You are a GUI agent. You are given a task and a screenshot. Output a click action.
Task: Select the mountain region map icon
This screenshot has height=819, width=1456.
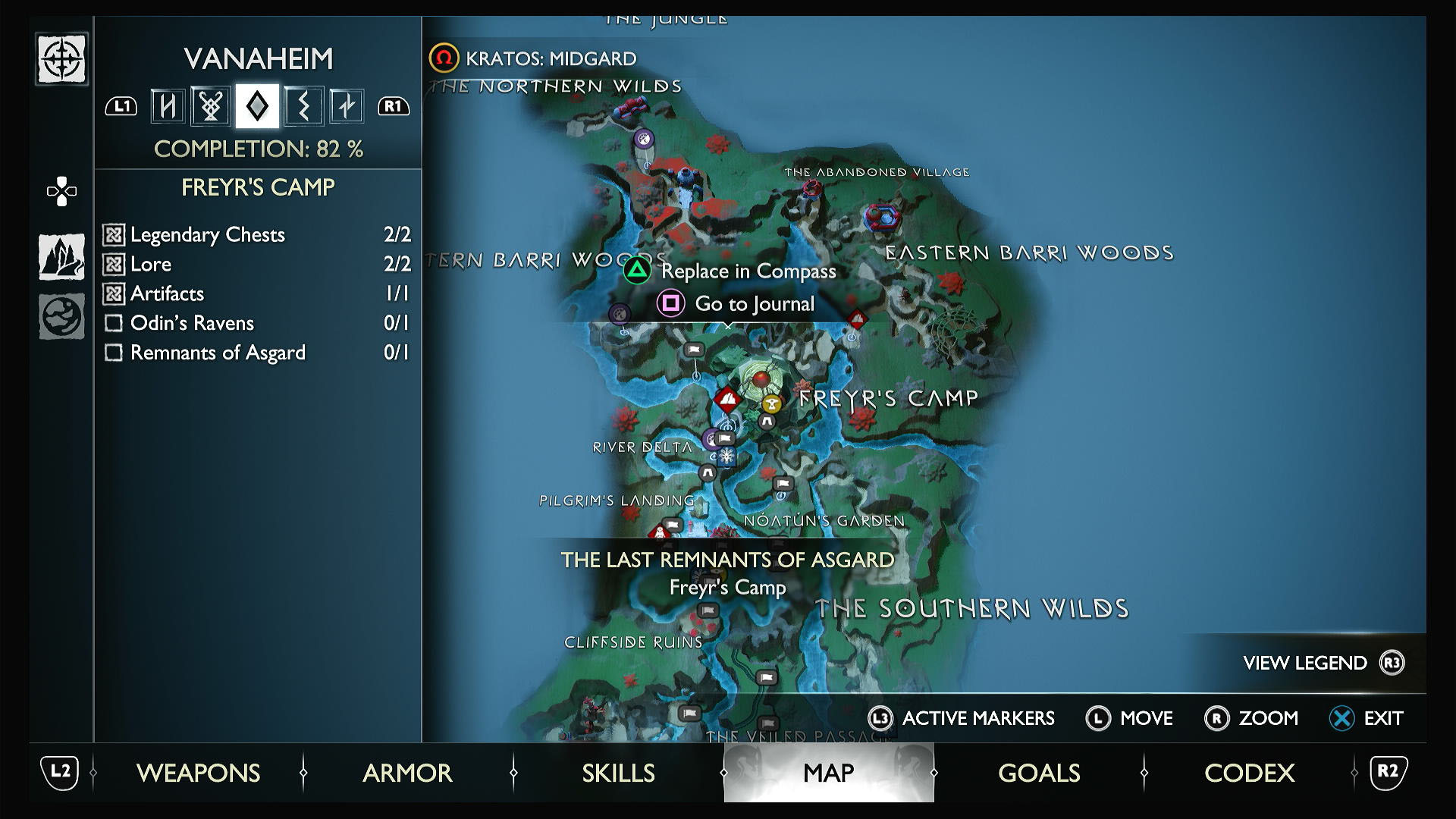(61, 256)
